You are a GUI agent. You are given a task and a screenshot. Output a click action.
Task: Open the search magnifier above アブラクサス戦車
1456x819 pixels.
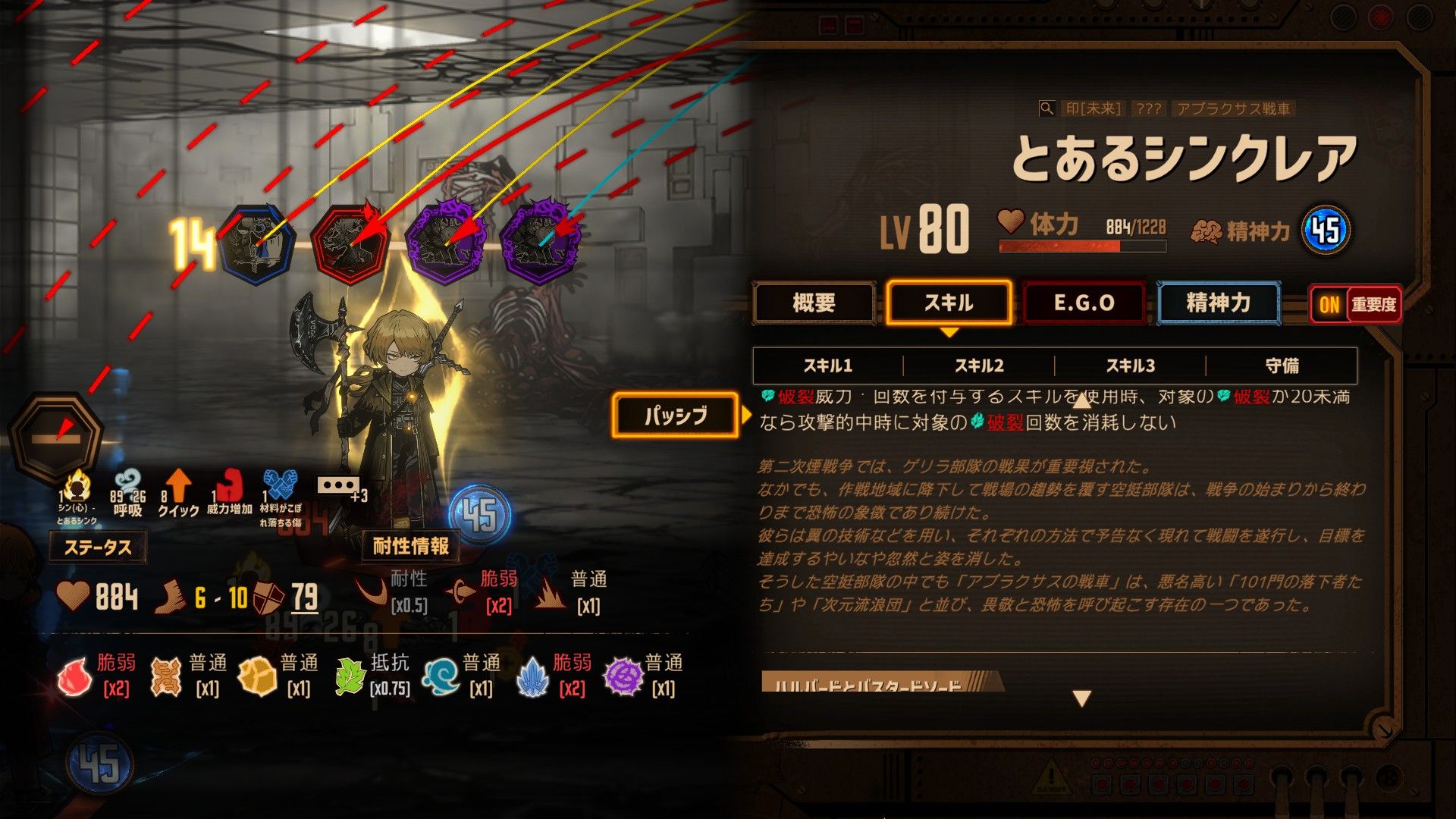tap(1048, 110)
